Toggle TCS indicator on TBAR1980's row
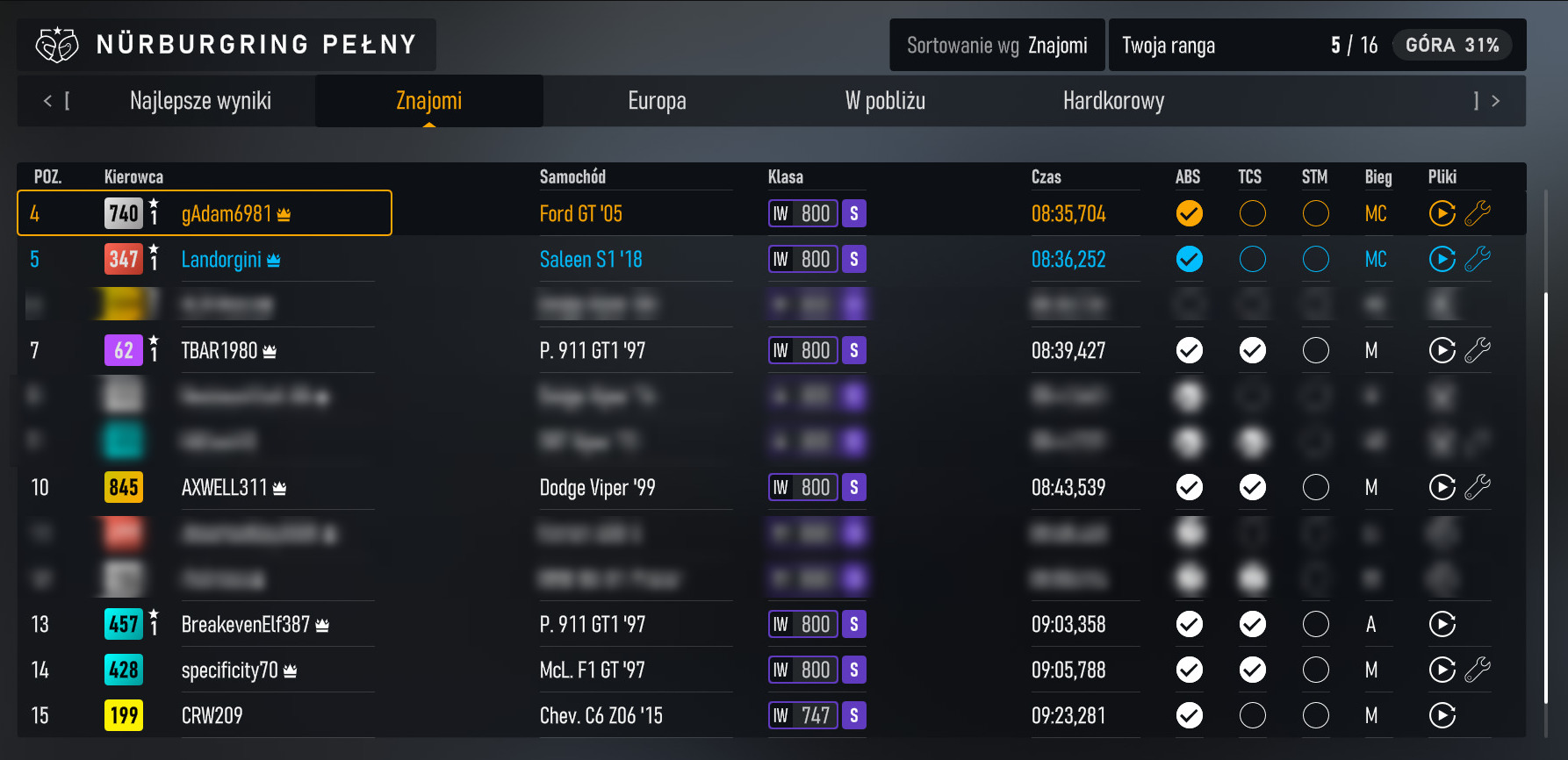This screenshot has height=760, width=1568. 1252,350
